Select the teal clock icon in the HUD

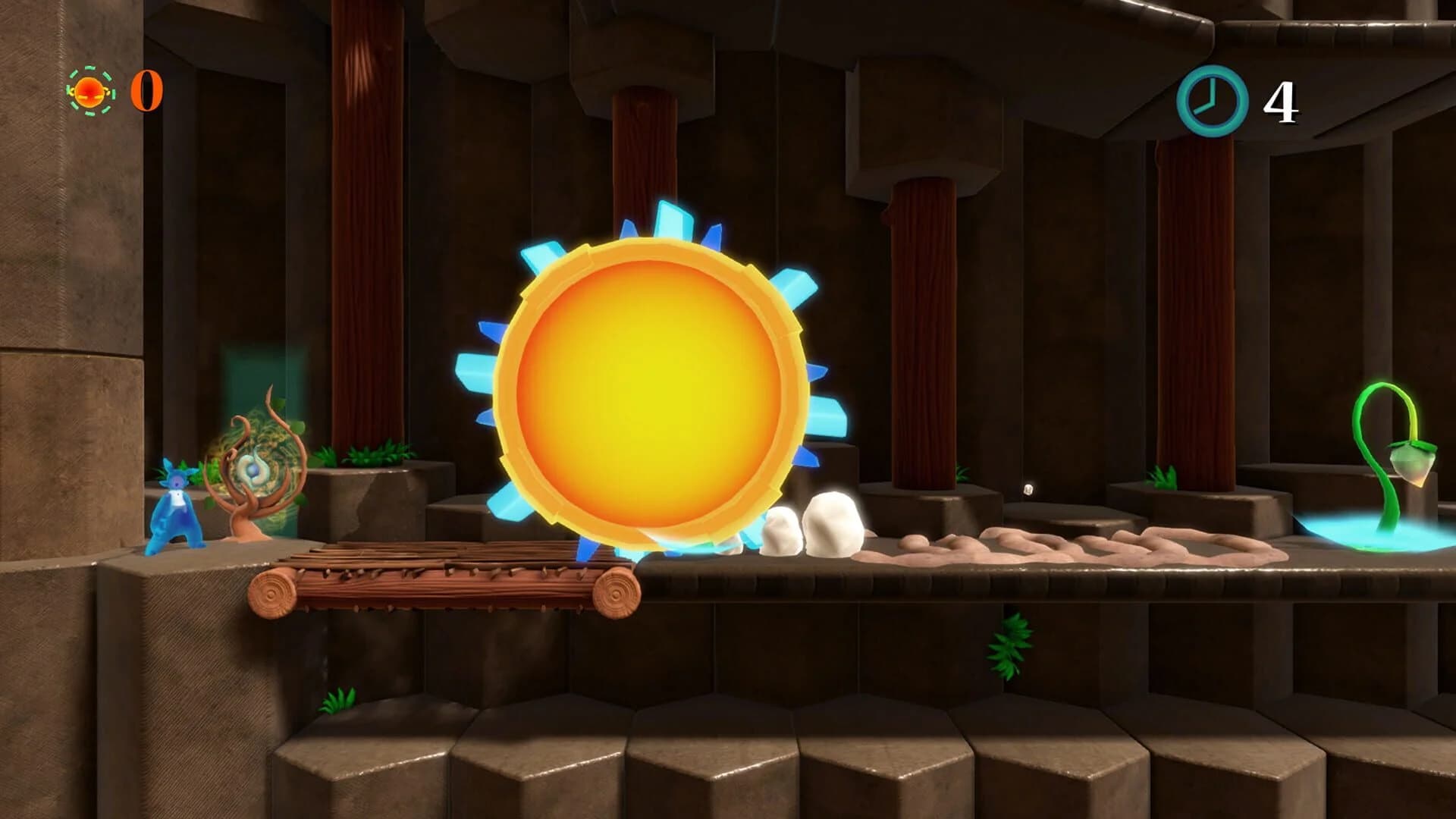click(1211, 101)
